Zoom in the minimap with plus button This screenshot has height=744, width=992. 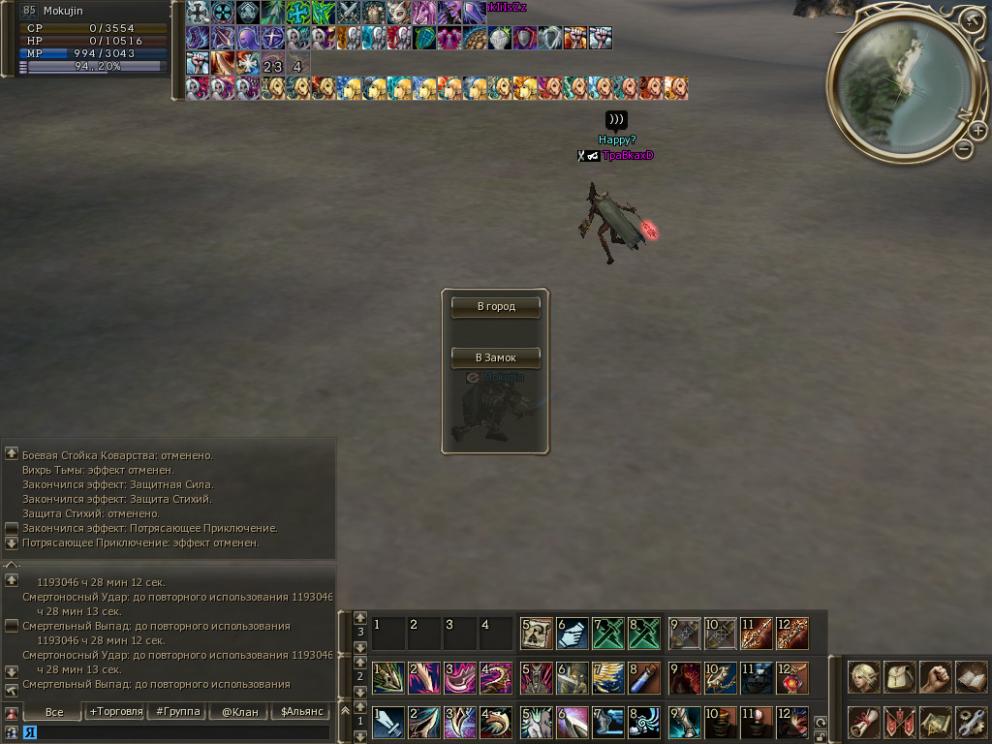coord(977,131)
